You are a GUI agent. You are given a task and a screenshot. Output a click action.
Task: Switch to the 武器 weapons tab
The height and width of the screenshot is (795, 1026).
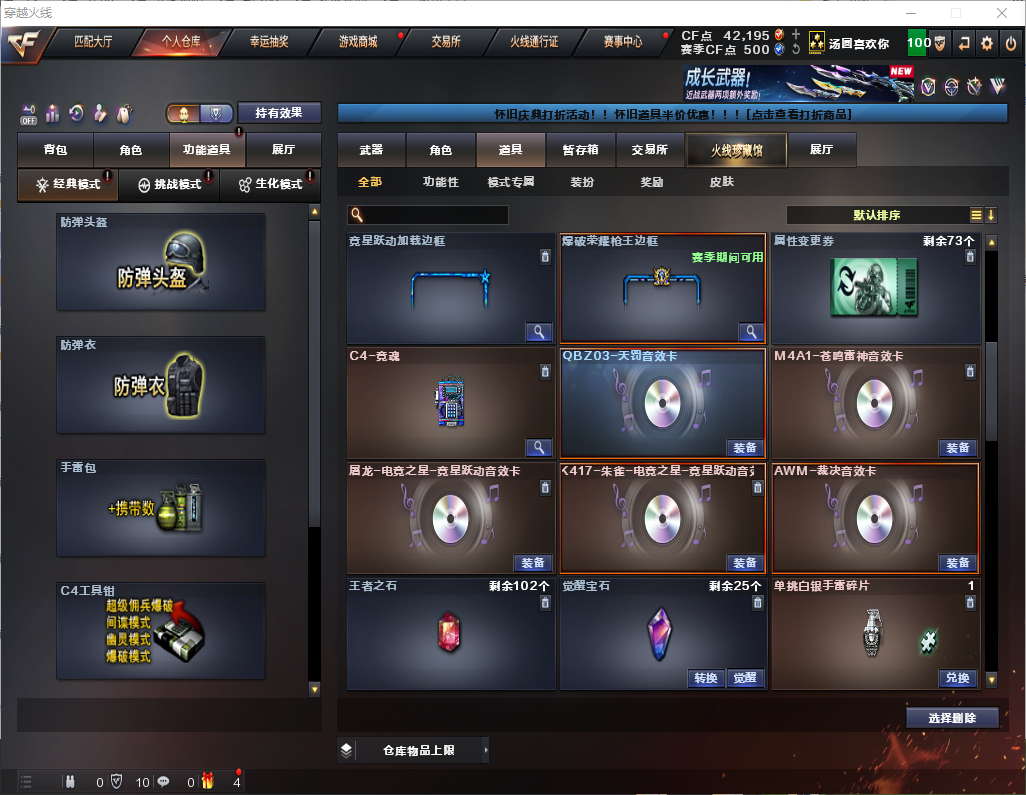click(x=371, y=150)
